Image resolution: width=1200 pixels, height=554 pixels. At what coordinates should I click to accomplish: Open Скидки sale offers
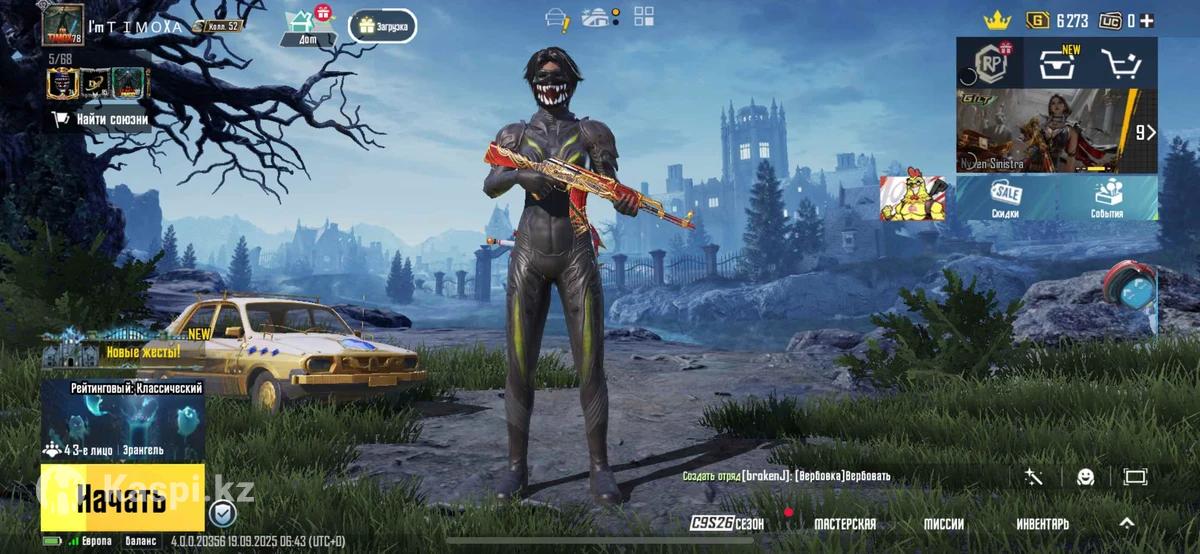pos(1005,198)
